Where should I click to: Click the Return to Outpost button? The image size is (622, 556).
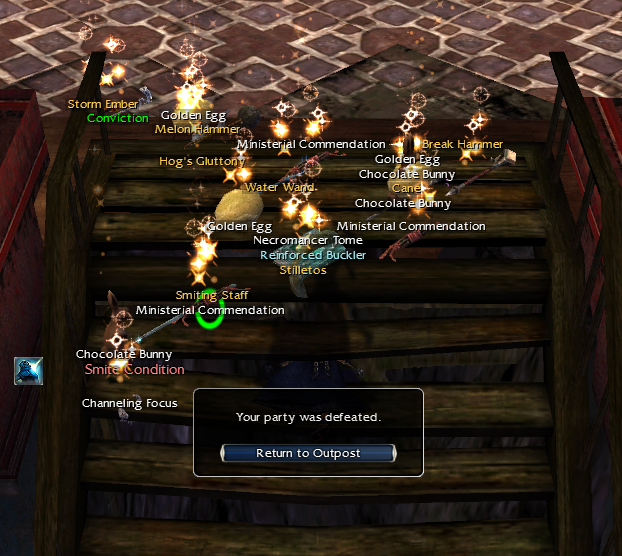click(308, 453)
